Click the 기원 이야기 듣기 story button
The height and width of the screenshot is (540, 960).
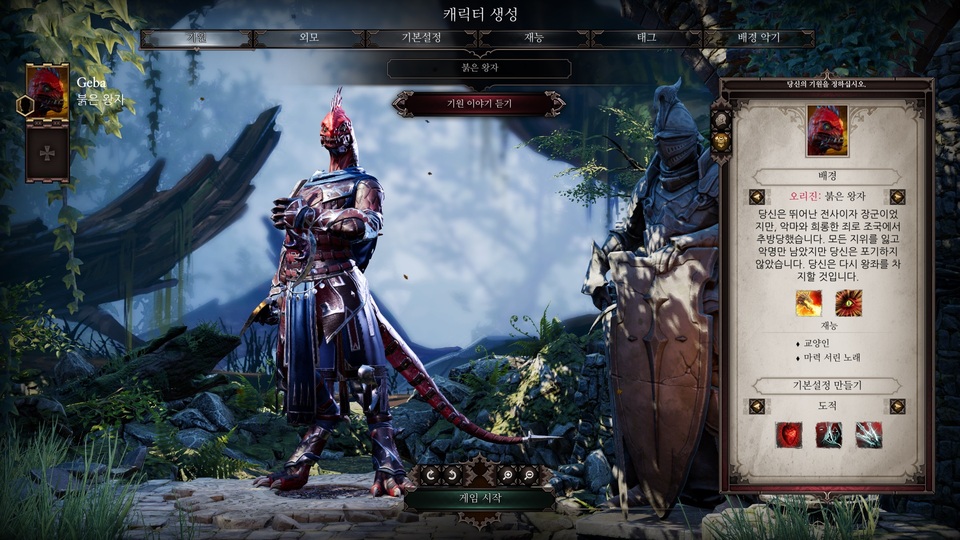[479, 103]
